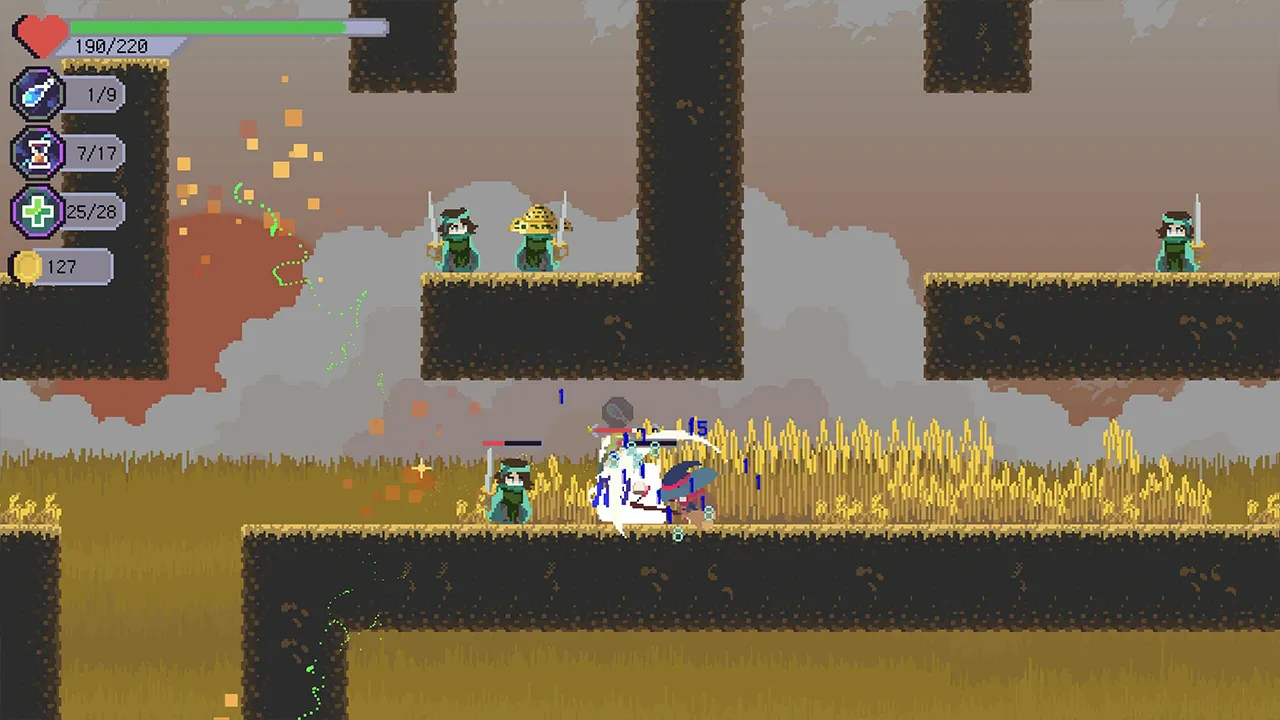
Task: Select the green healing cross icon
Action: (x=40, y=210)
